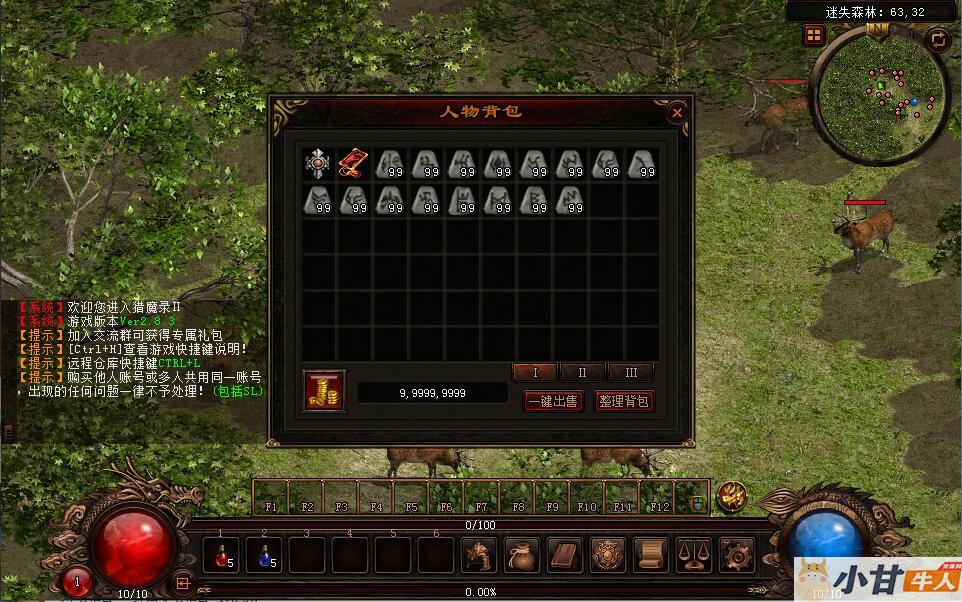Close the 人物背包 inventory window
The image size is (962, 602).
coord(677,112)
